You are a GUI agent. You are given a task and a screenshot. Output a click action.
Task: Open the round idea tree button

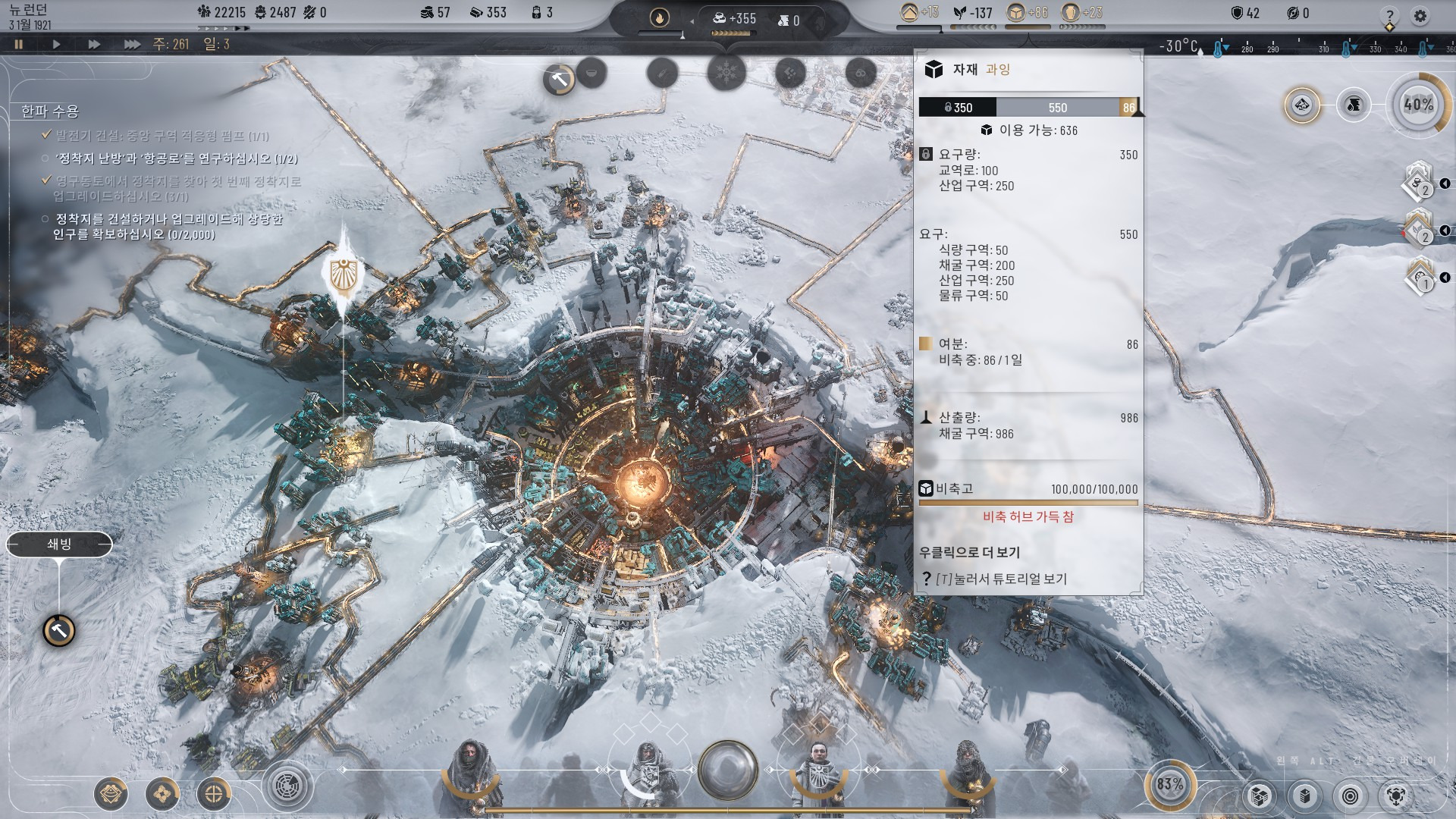pyautogui.click(x=287, y=786)
